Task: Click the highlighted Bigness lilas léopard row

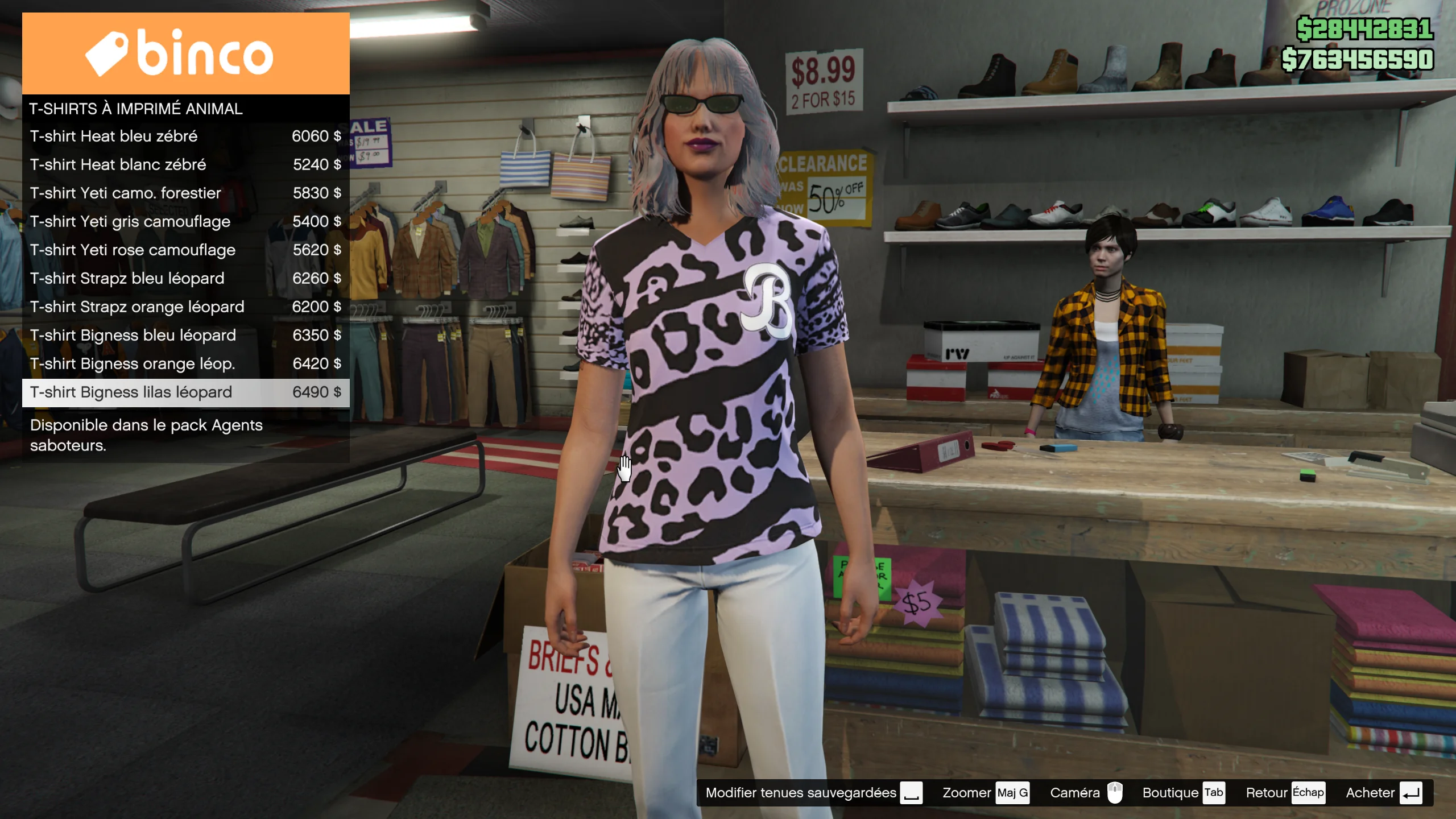Action: 185,392
